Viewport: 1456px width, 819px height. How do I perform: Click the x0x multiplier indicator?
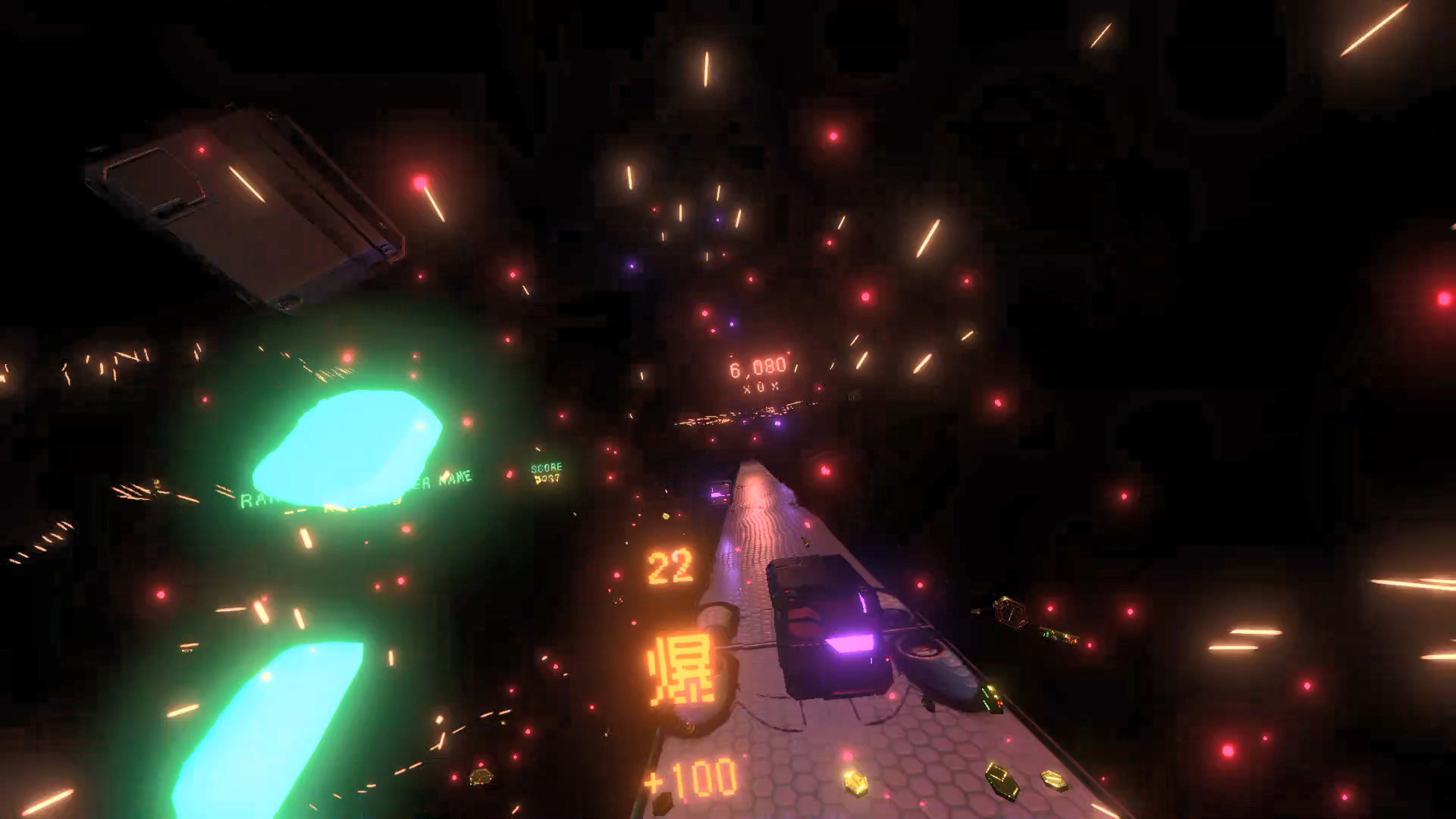[760, 387]
